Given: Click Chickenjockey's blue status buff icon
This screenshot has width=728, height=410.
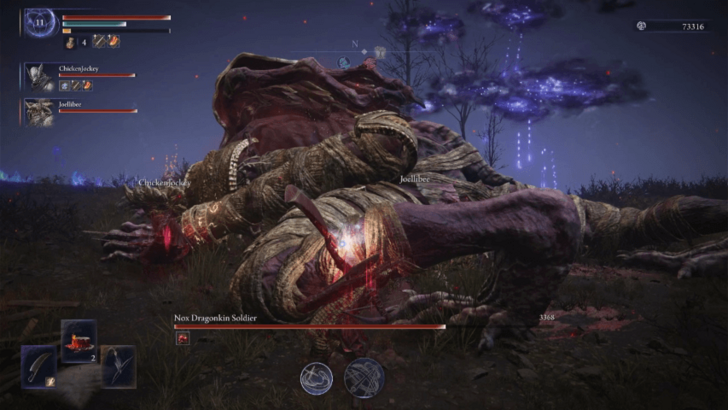Looking at the screenshot, I should pos(64,87).
